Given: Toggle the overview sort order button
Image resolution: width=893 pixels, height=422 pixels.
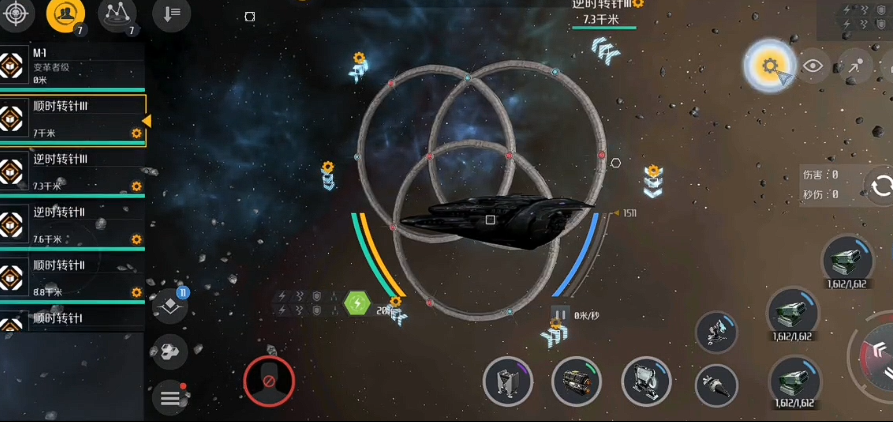Looking at the screenshot, I should pyautogui.click(x=171, y=13).
